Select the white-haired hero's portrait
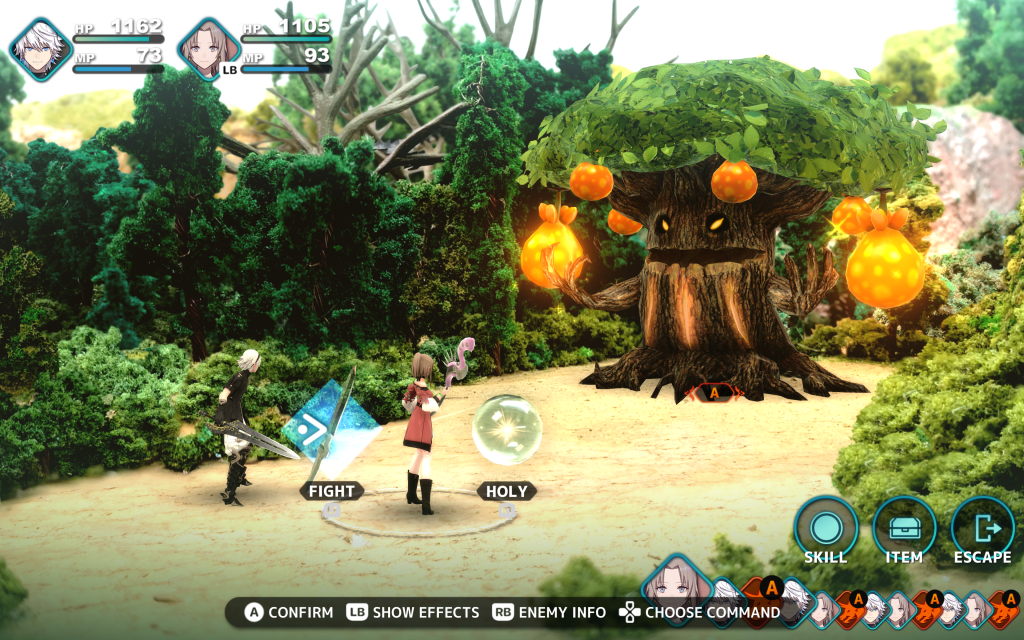This screenshot has width=1024, height=640. pyautogui.click(x=41, y=48)
